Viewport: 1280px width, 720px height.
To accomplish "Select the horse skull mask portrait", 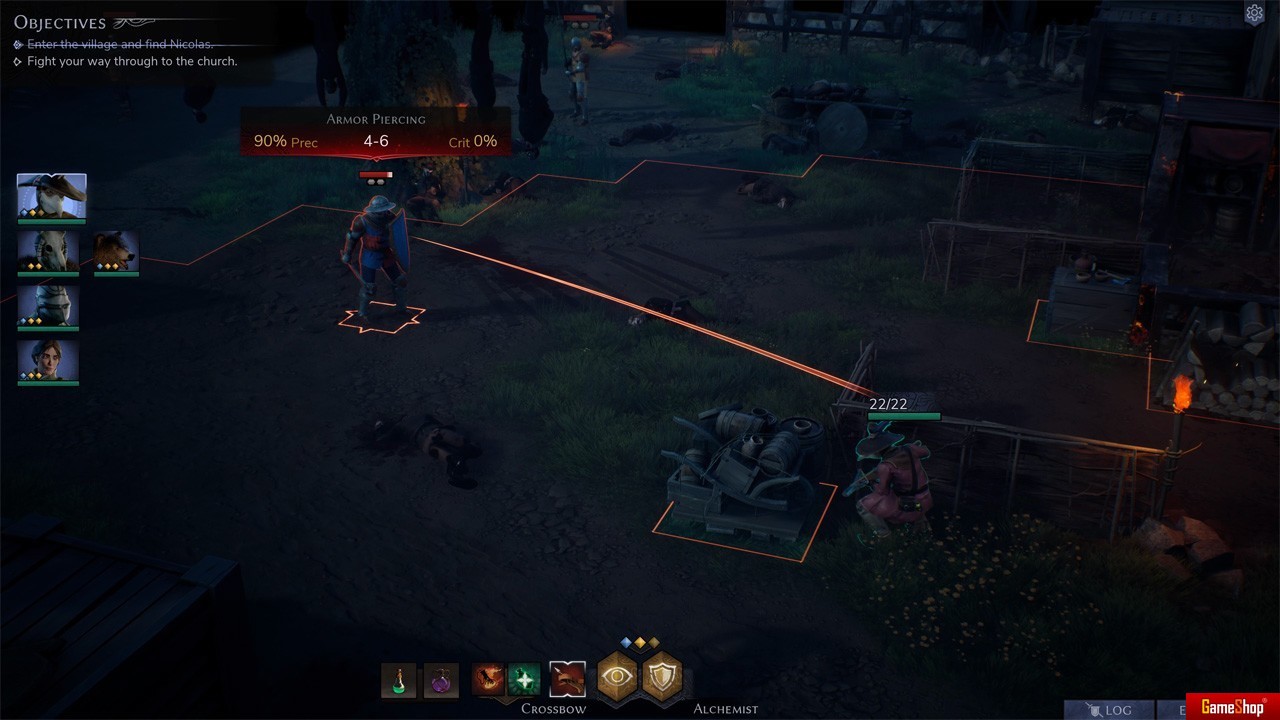I will click(48, 251).
